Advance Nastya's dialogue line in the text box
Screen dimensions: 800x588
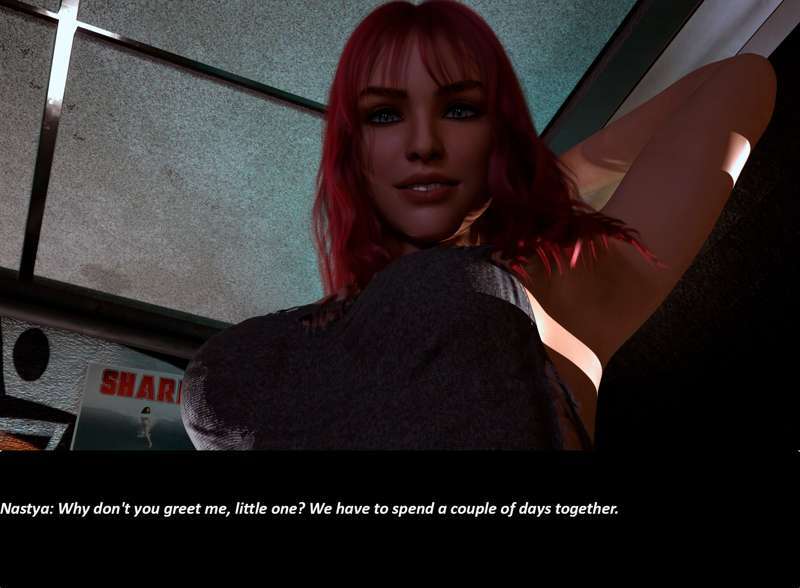coord(310,509)
